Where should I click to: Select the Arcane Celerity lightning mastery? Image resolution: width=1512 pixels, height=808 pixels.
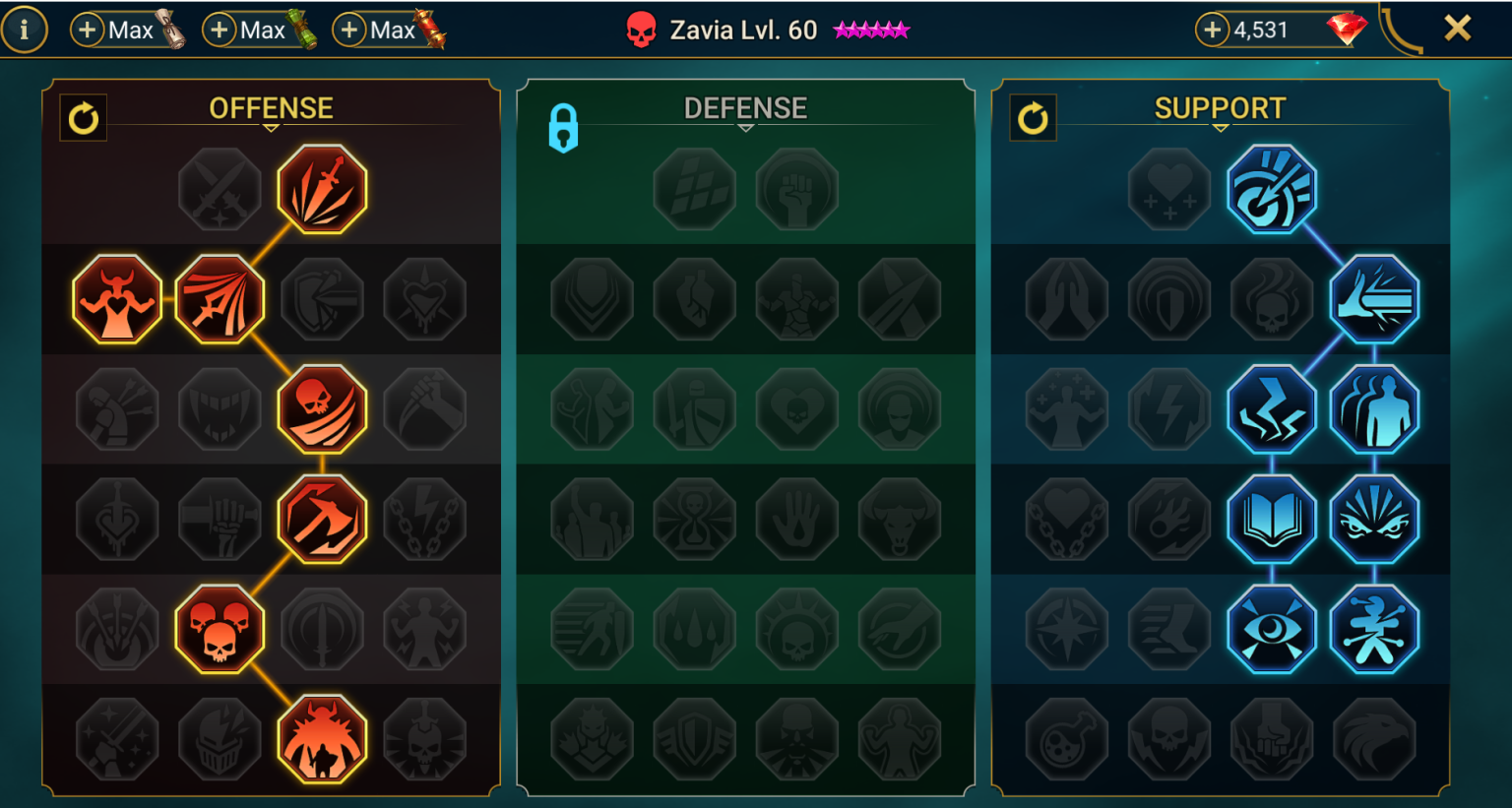(x=1272, y=409)
